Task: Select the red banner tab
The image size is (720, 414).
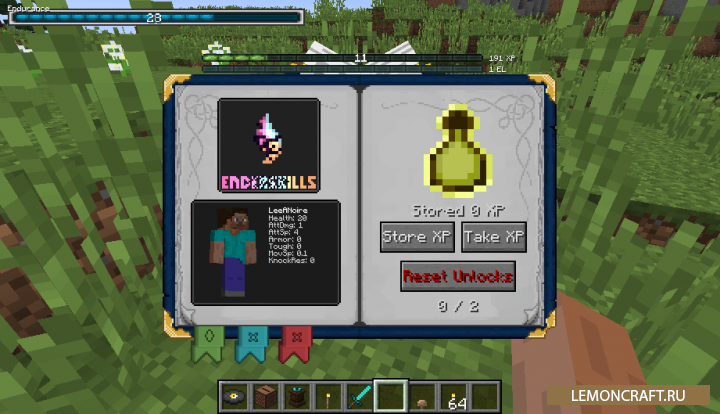Action: pos(295,341)
